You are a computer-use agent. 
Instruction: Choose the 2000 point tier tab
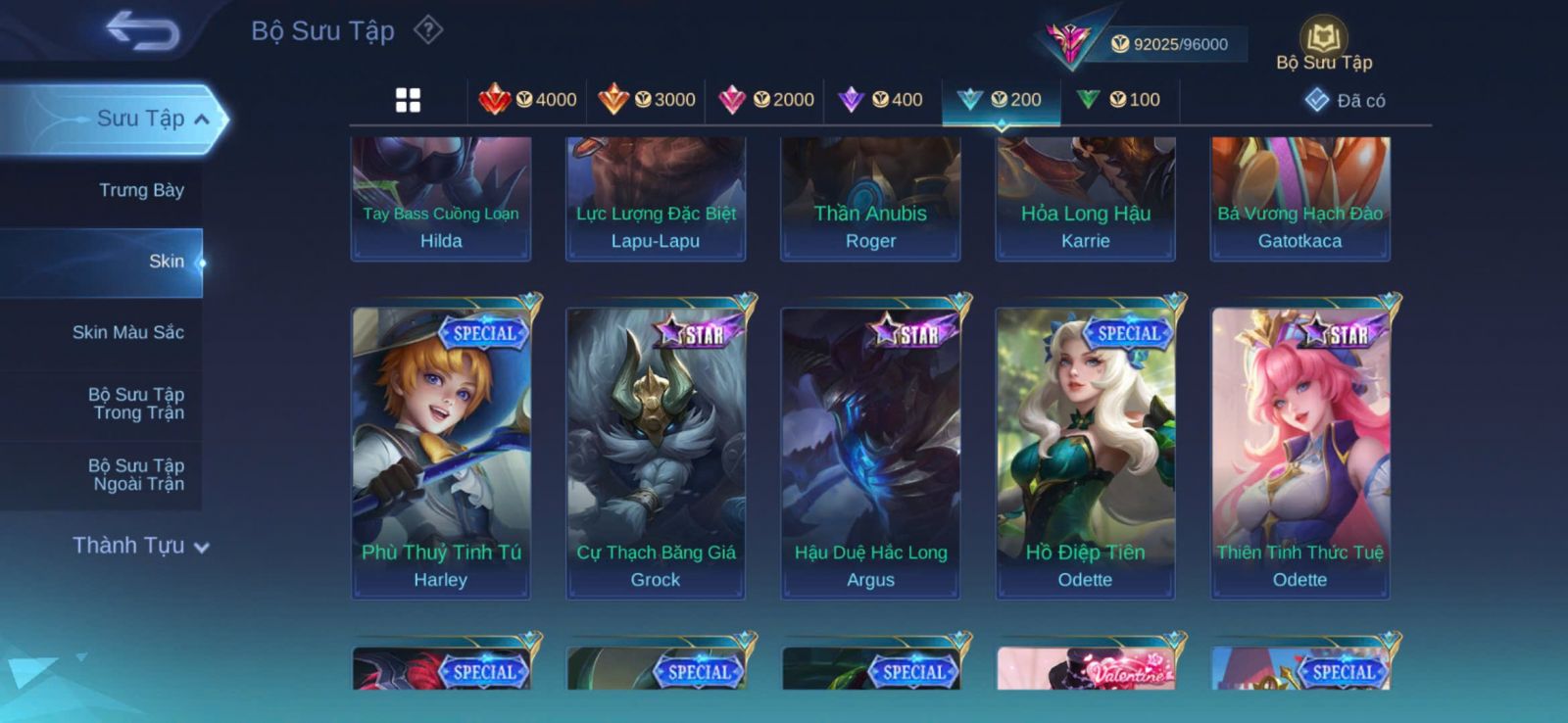(766, 100)
